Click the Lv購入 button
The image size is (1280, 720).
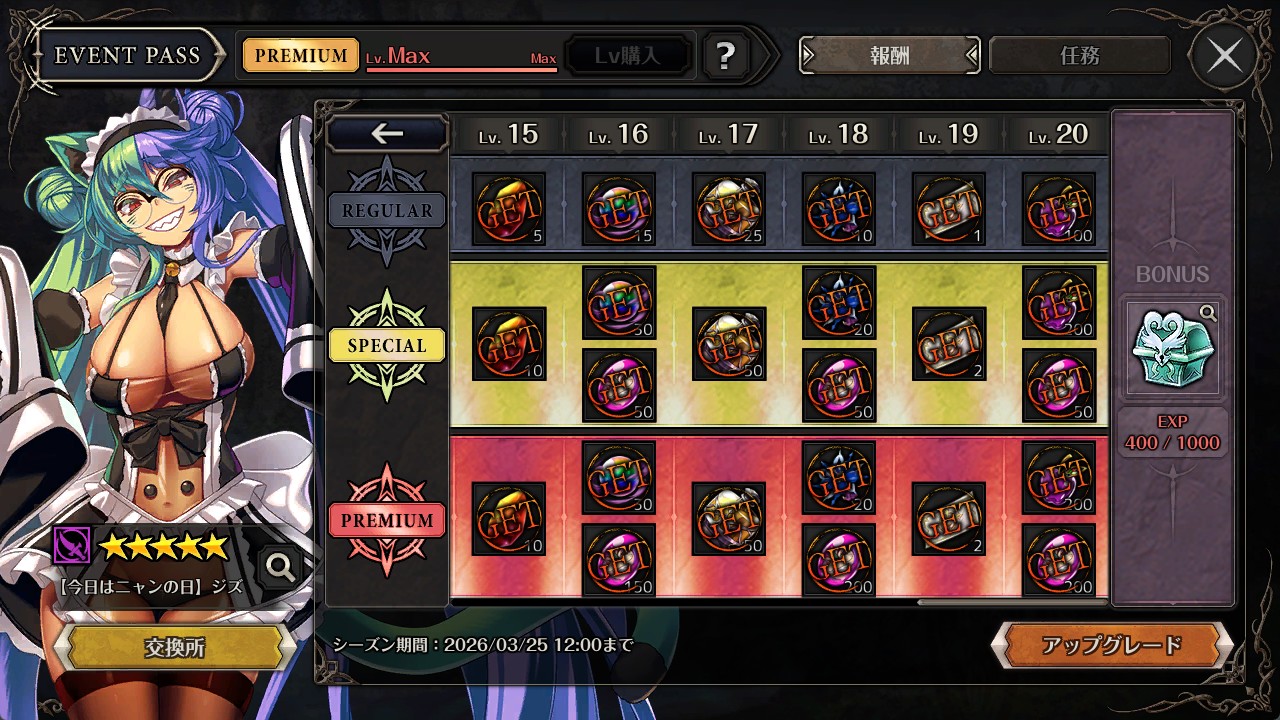point(628,56)
